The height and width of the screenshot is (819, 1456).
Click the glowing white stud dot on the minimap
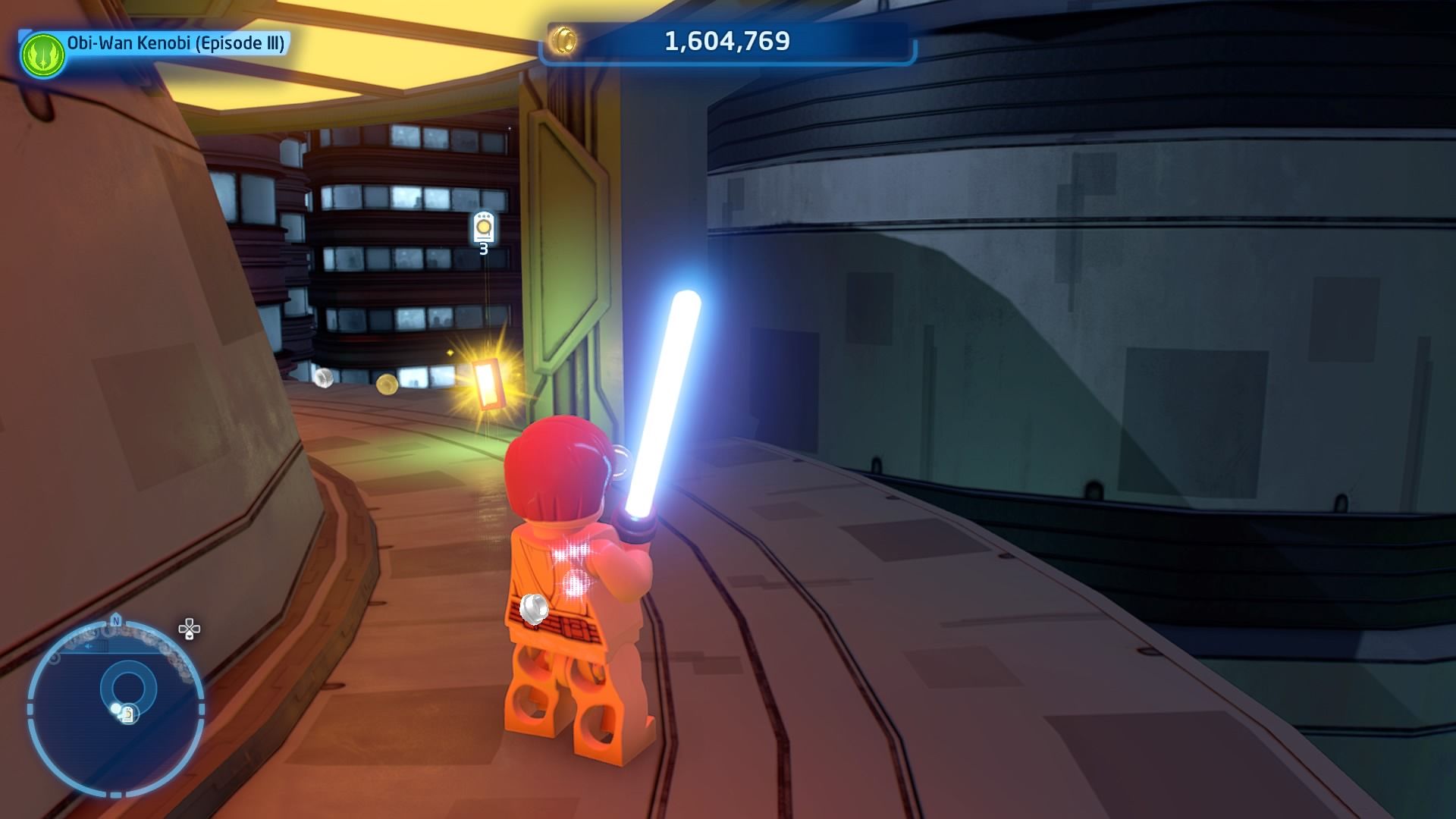click(116, 708)
